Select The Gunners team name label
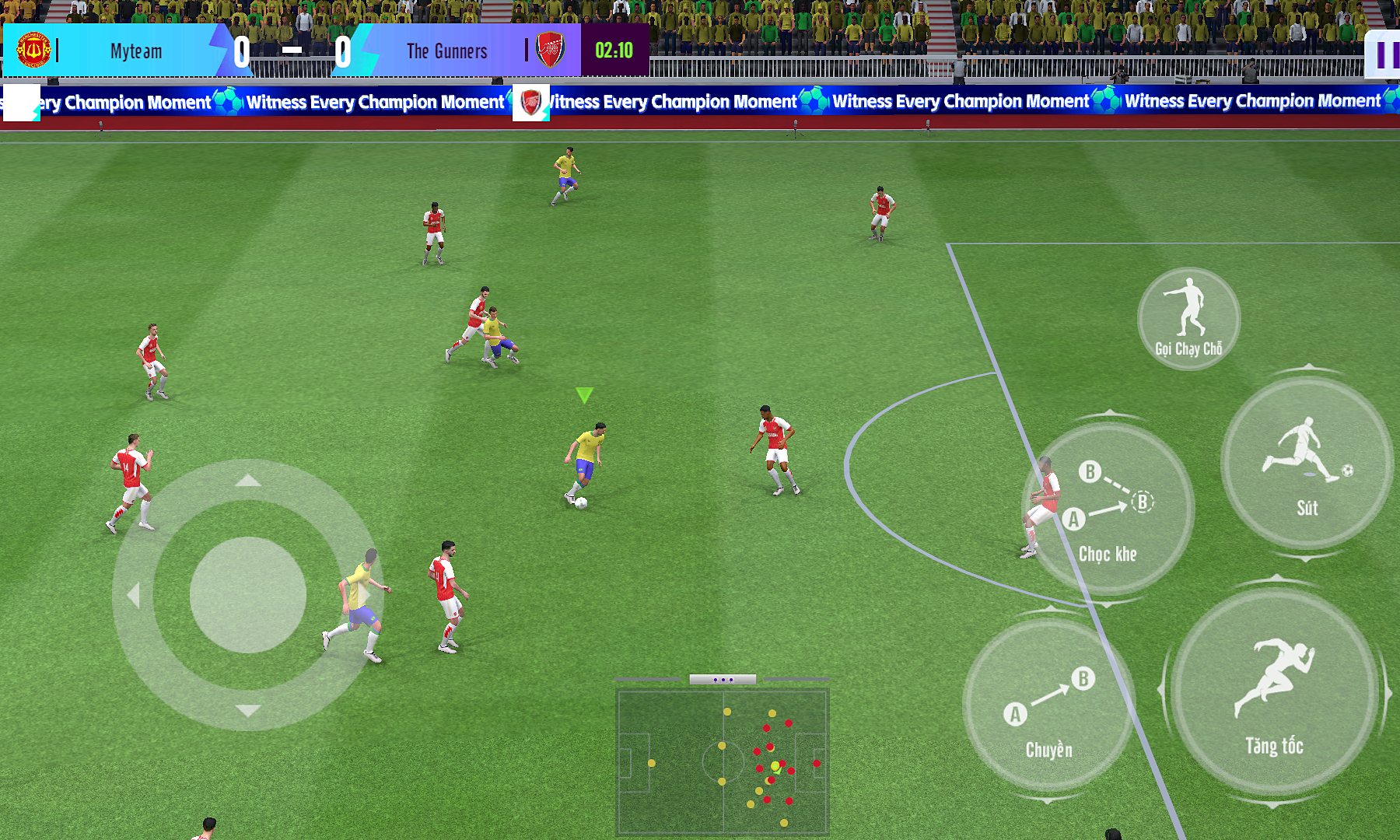This screenshot has width=1400, height=840. [446, 51]
